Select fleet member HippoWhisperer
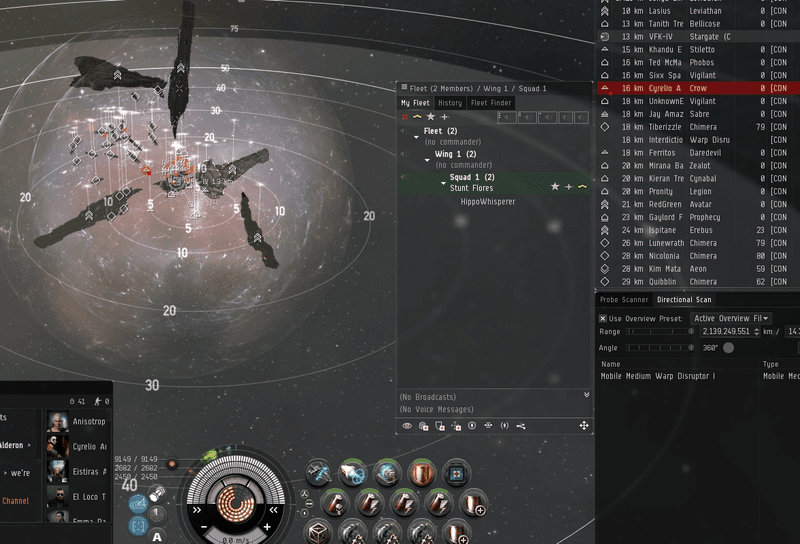 (x=488, y=201)
